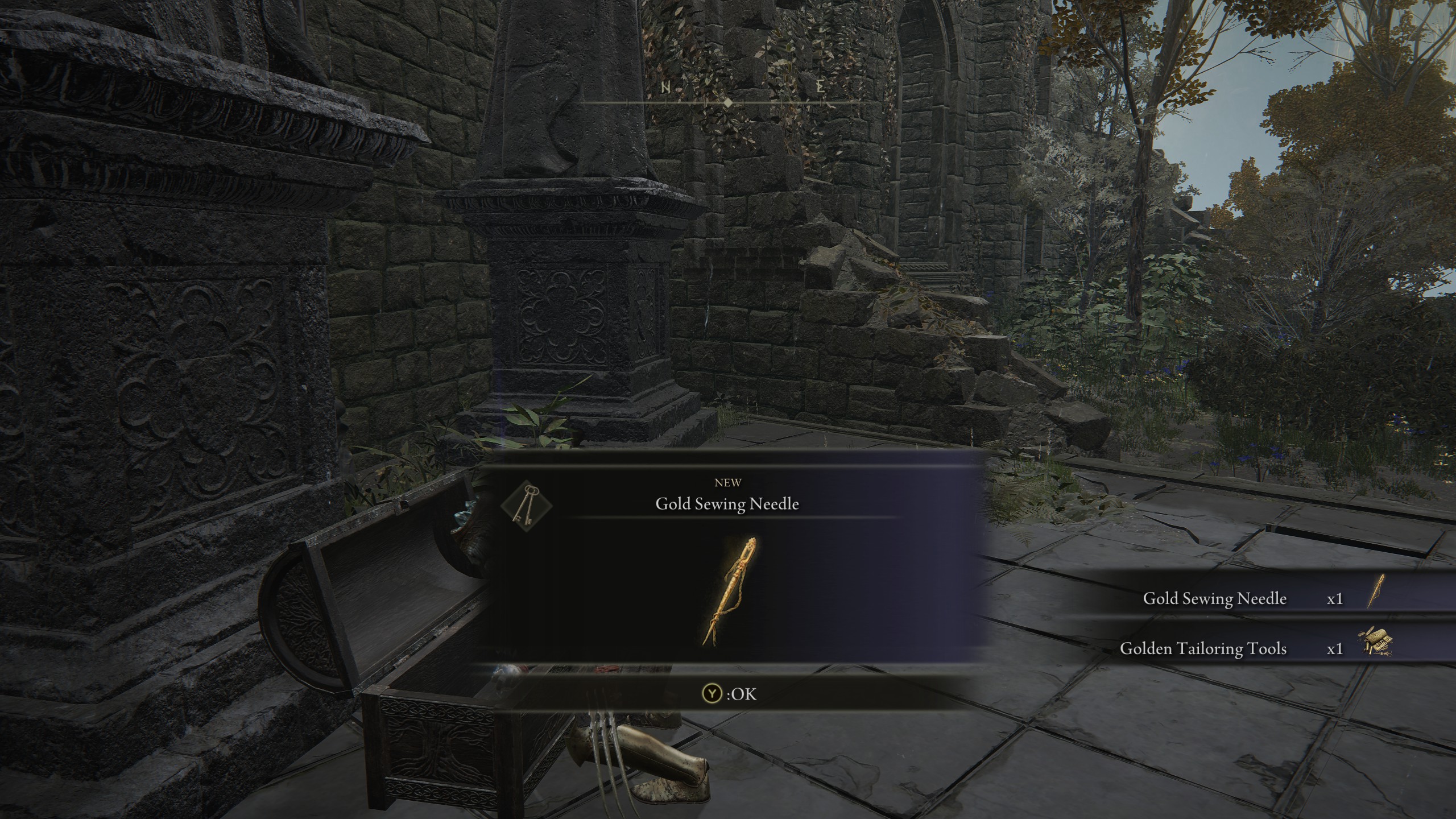Click the diamond marker on the compass bar
Viewport: 1456px width, 819px height.
[729, 104]
